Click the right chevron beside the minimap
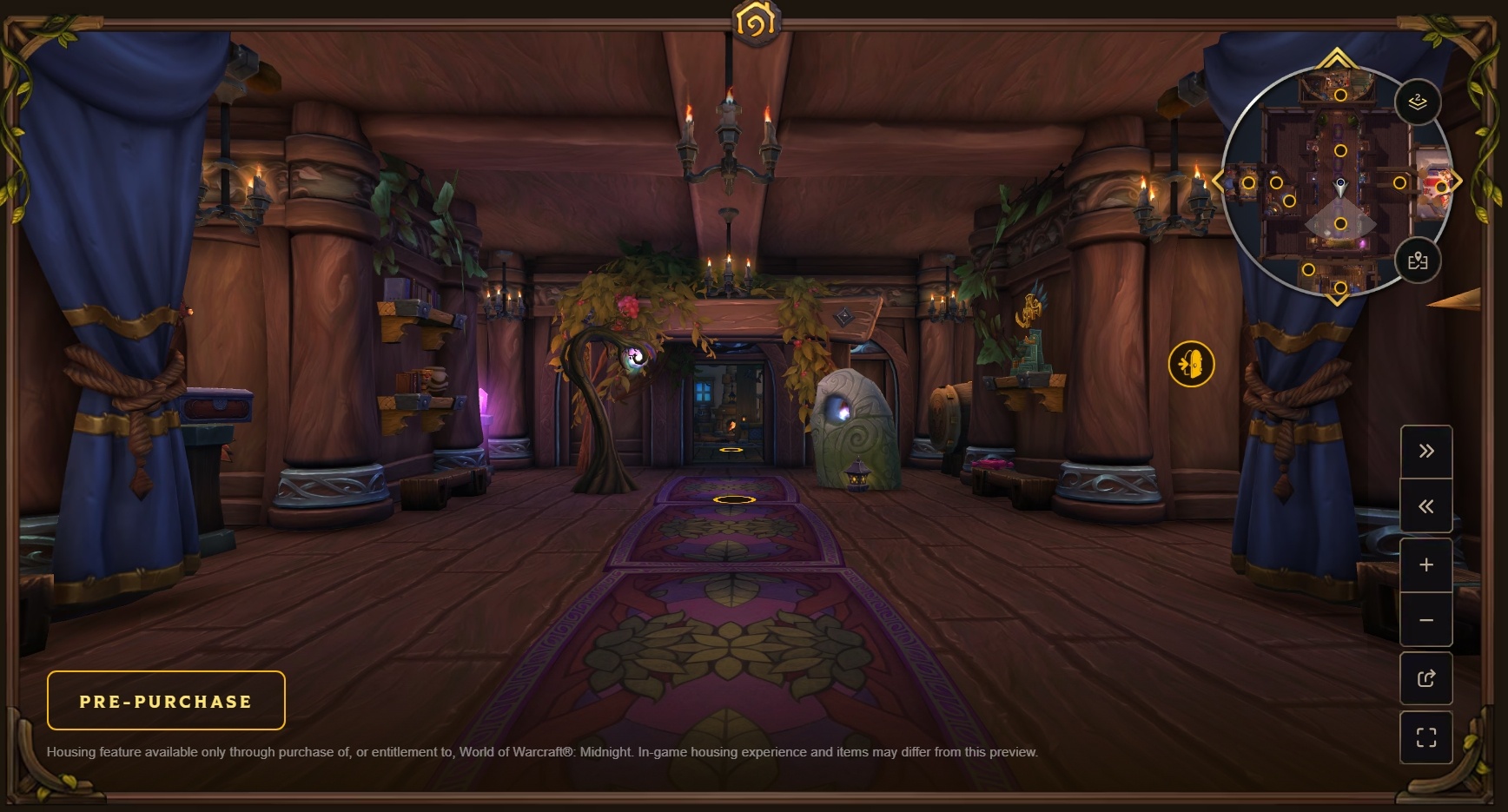 pyautogui.click(x=1458, y=182)
